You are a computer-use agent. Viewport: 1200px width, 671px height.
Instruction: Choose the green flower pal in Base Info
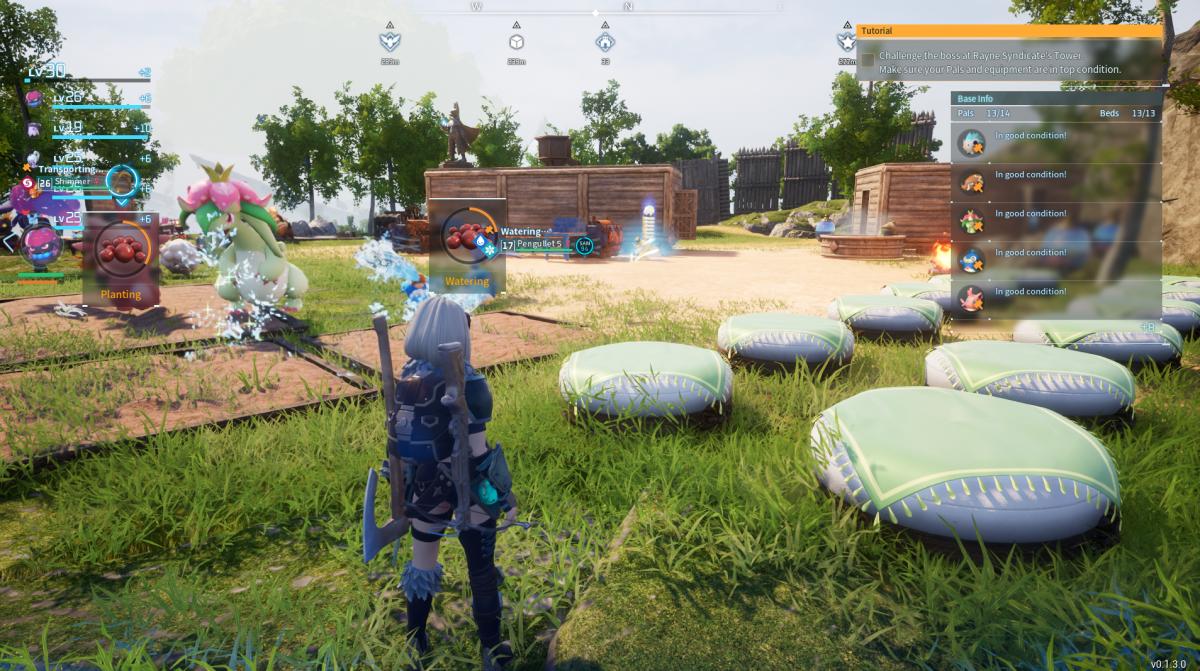tap(971, 220)
